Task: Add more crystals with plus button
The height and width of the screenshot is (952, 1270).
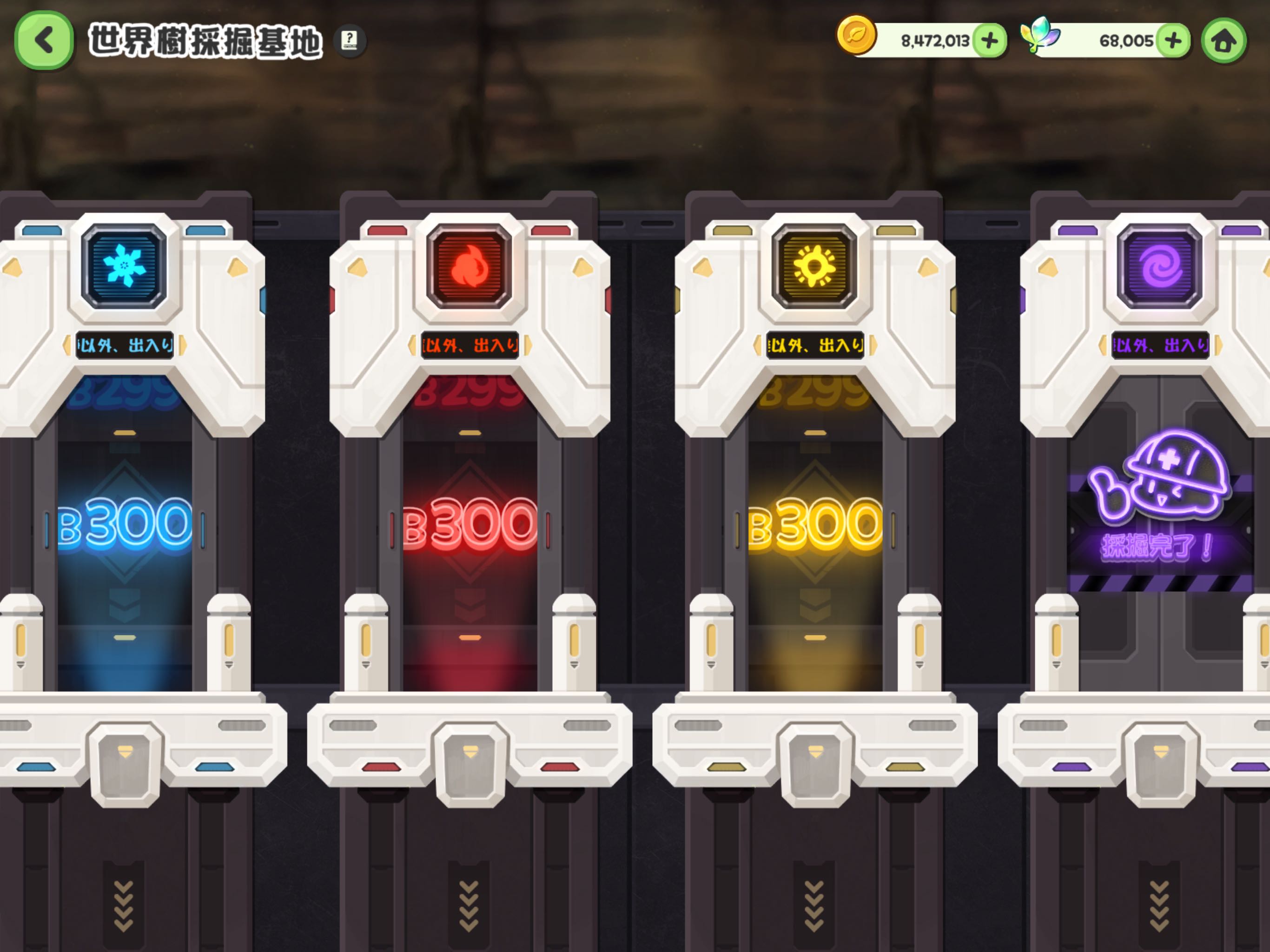Action: coord(1172,41)
